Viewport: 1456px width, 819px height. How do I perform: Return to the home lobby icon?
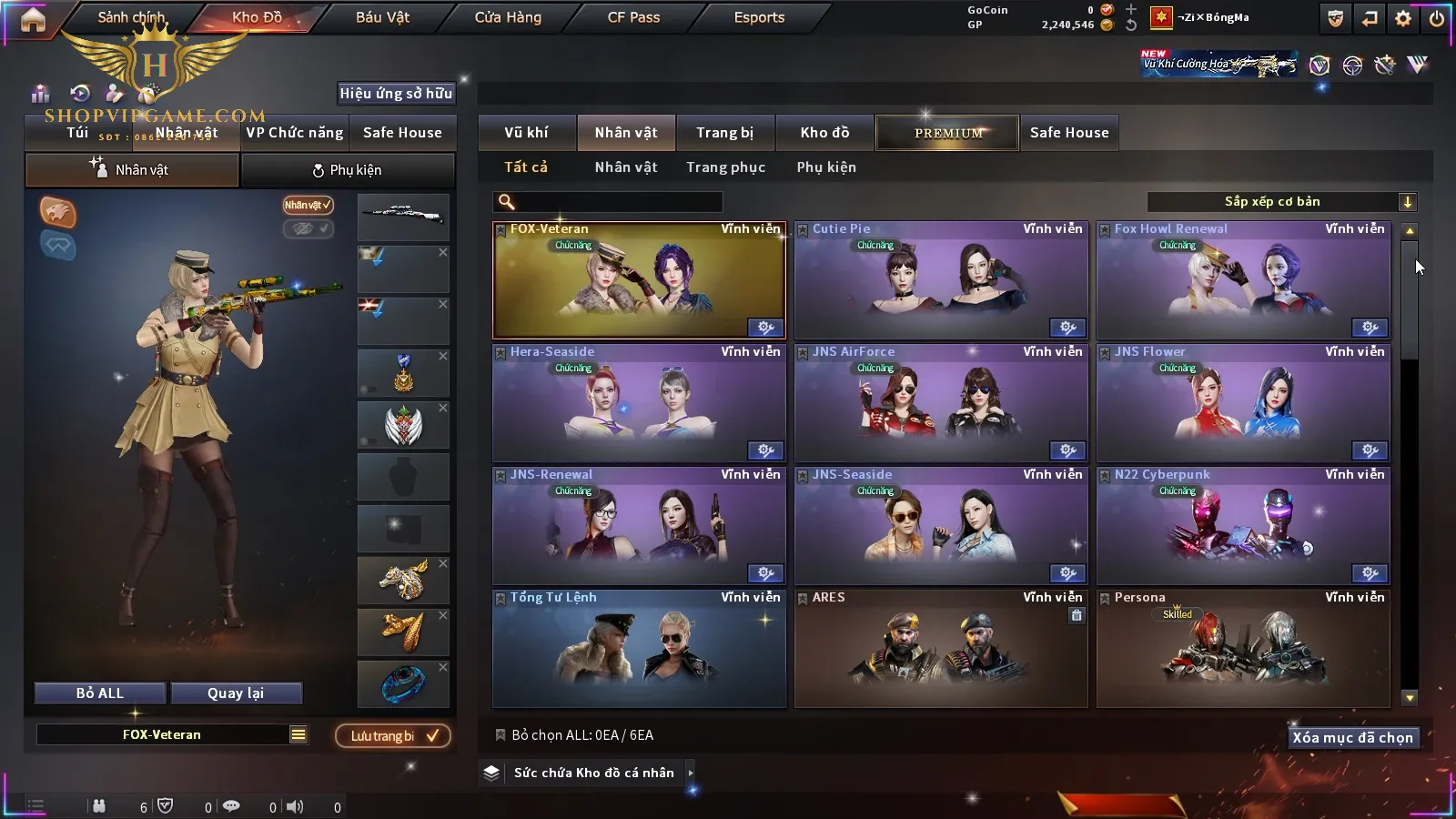tap(33, 19)
